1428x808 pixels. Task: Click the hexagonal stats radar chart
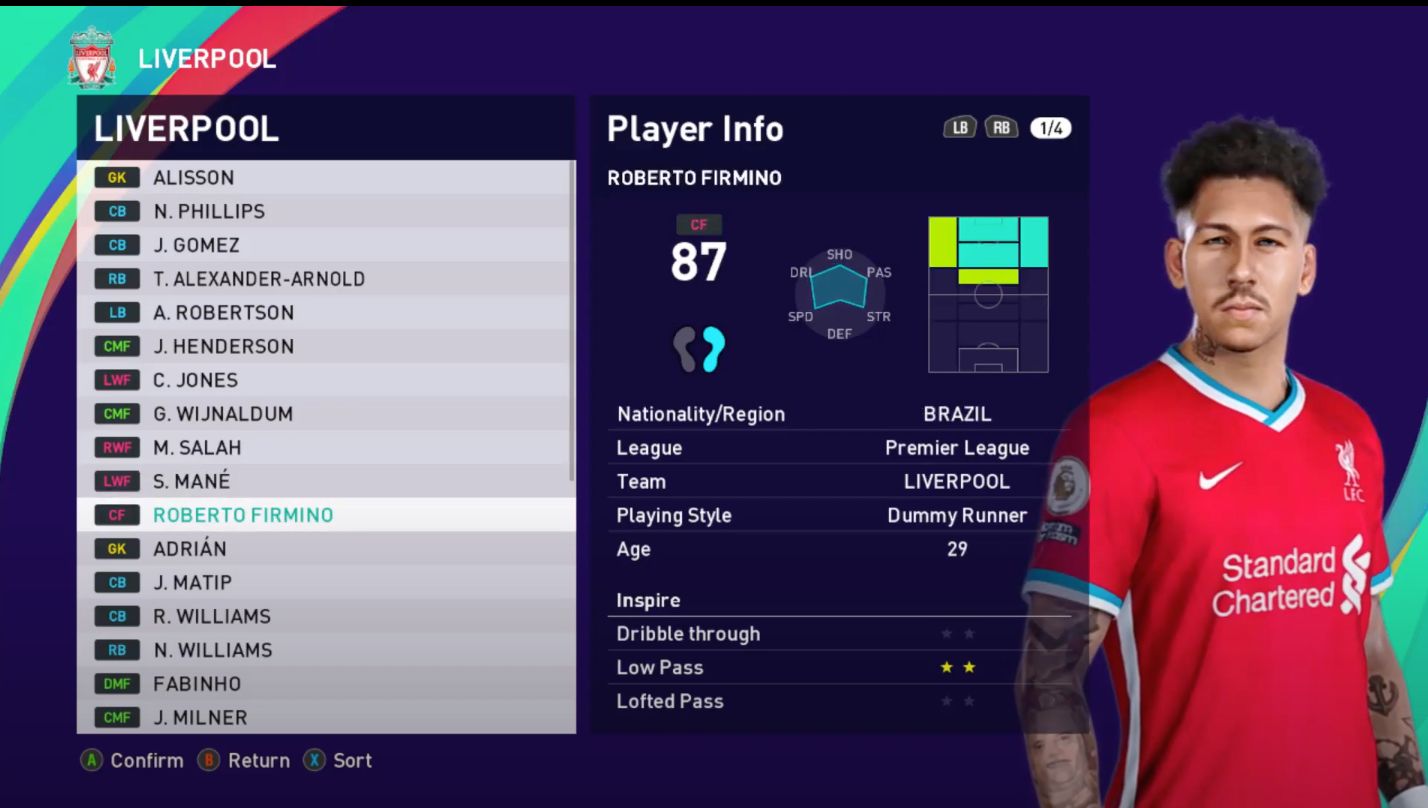840,293
